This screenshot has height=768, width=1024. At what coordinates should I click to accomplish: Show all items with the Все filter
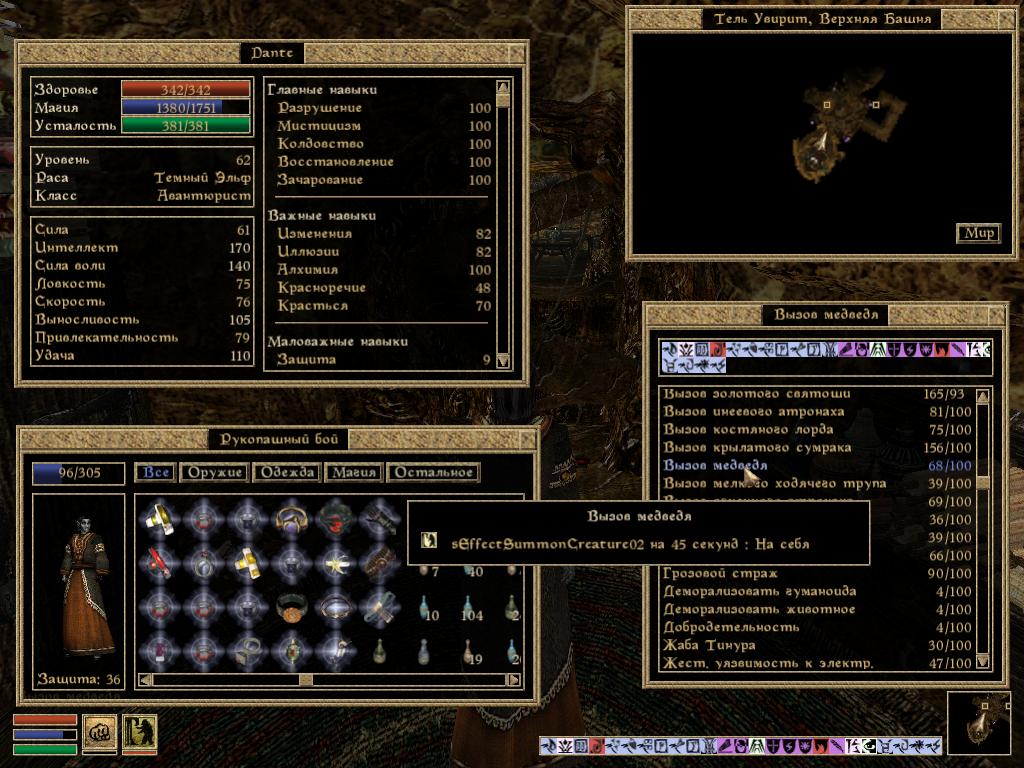pyautogui.click(x=156, y=473)
